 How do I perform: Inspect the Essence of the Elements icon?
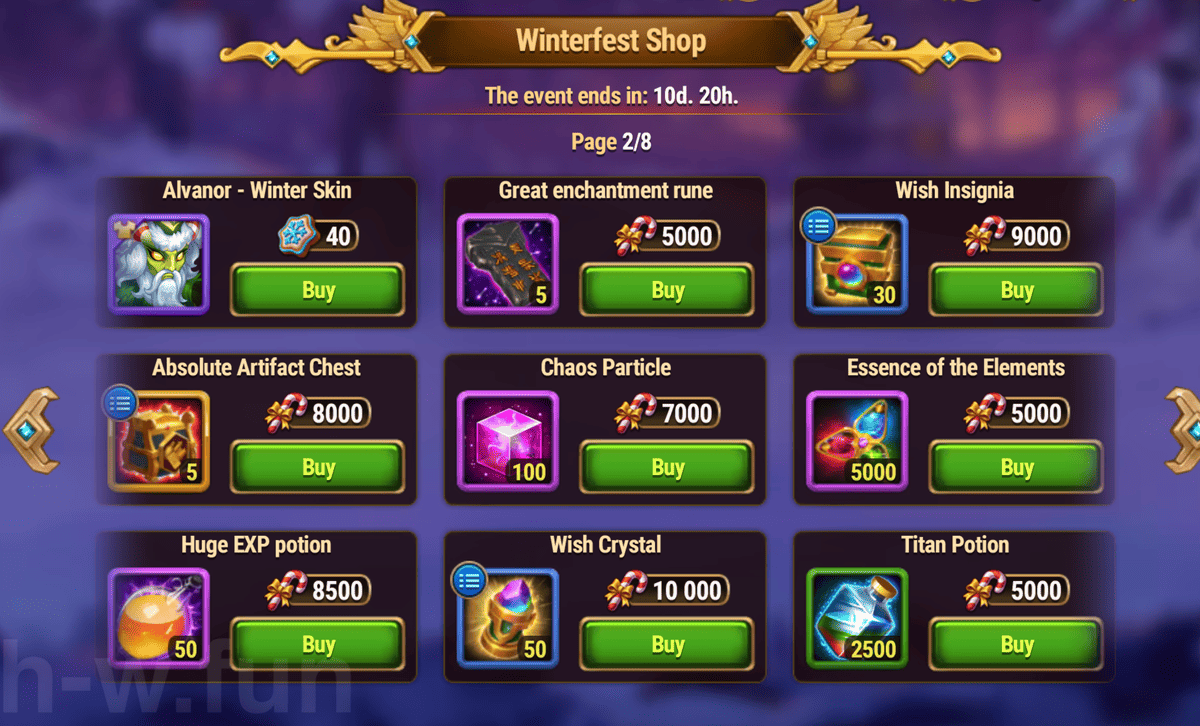tap(856, 441)
